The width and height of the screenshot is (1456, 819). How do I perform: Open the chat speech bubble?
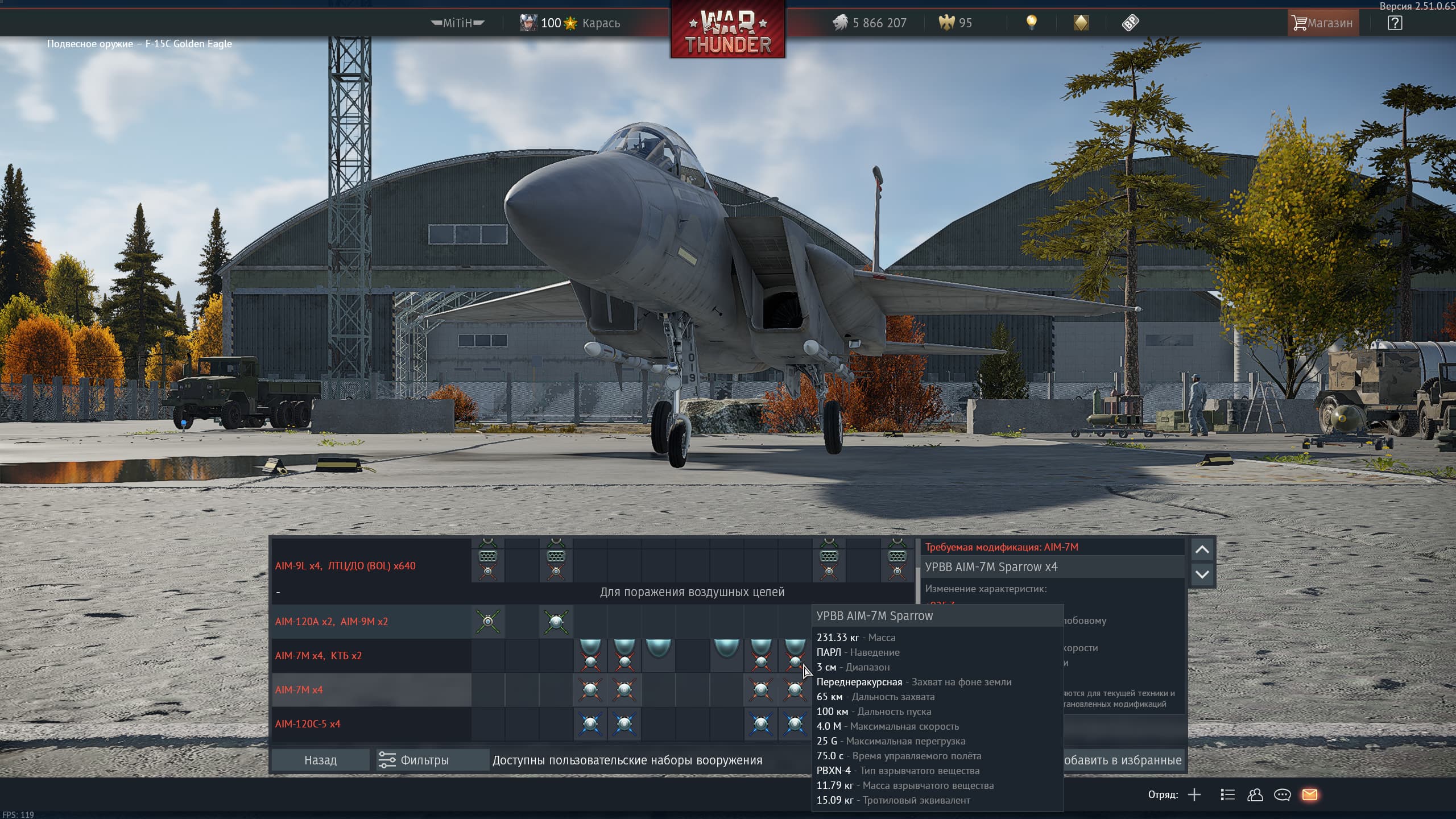(1283, 795)
